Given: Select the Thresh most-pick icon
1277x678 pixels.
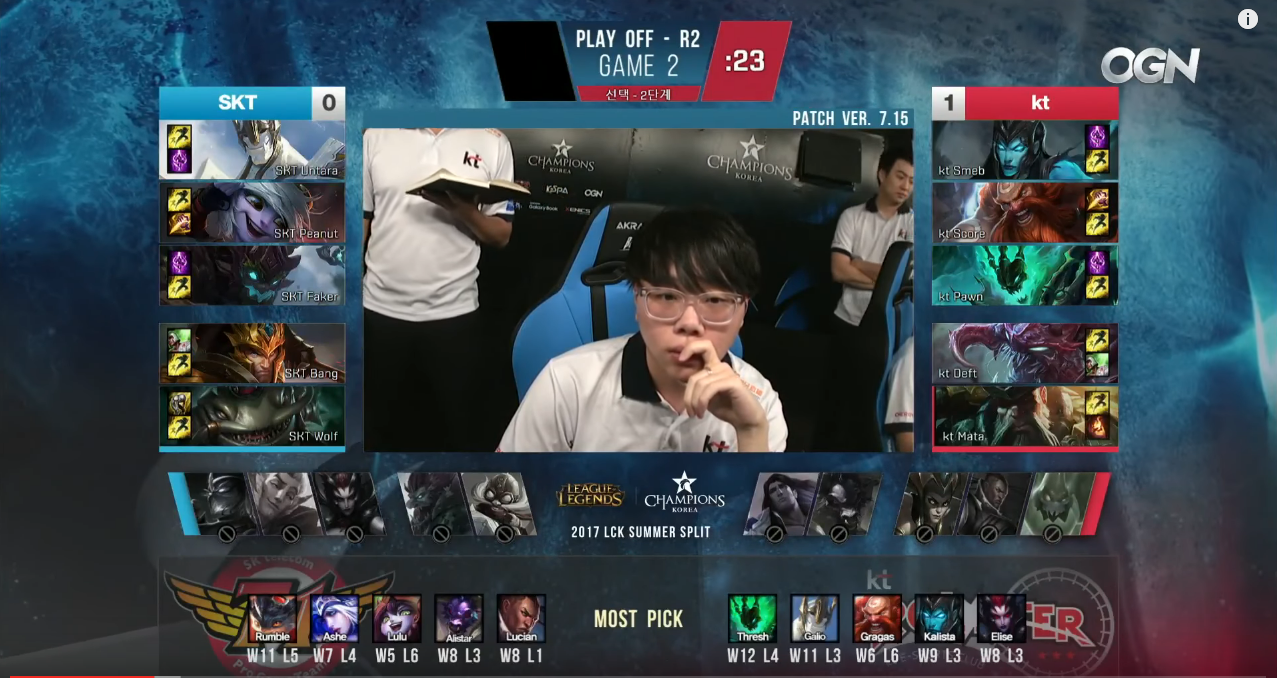Looking at the screenshot, I should (x=752, y=619).
